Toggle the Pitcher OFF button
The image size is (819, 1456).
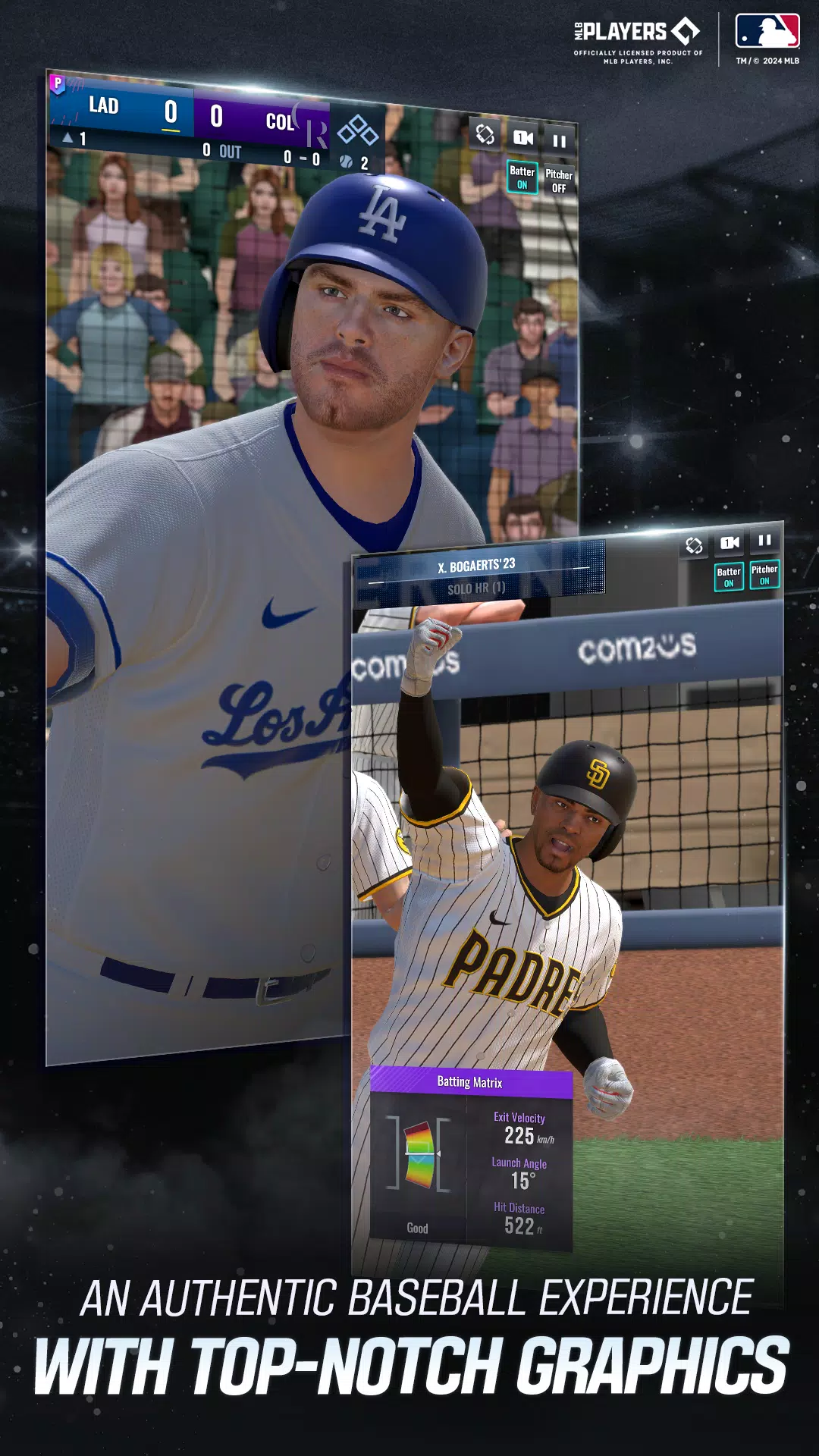pyautogui.click(x=559, y=180)
